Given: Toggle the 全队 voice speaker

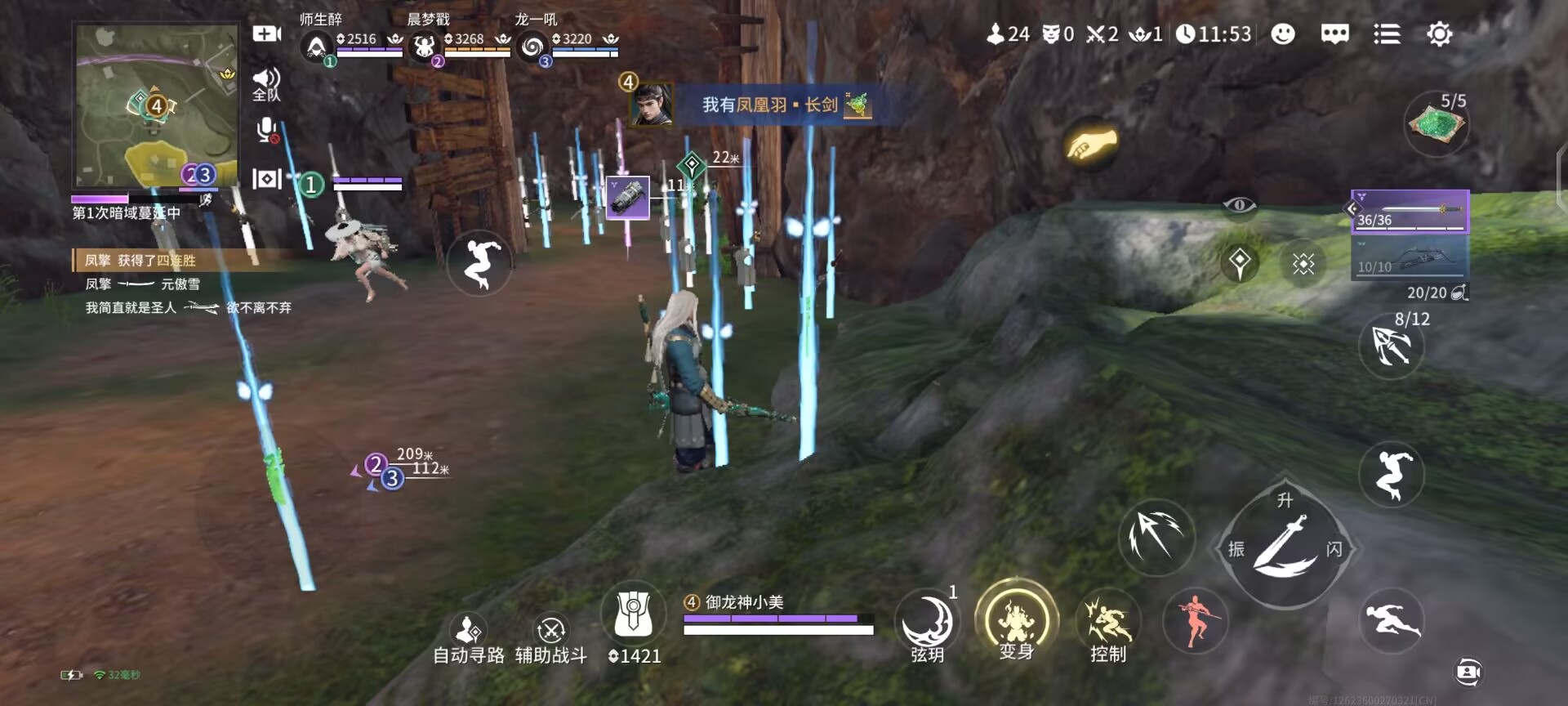Looking at the screenshot, I should point(266,83).
